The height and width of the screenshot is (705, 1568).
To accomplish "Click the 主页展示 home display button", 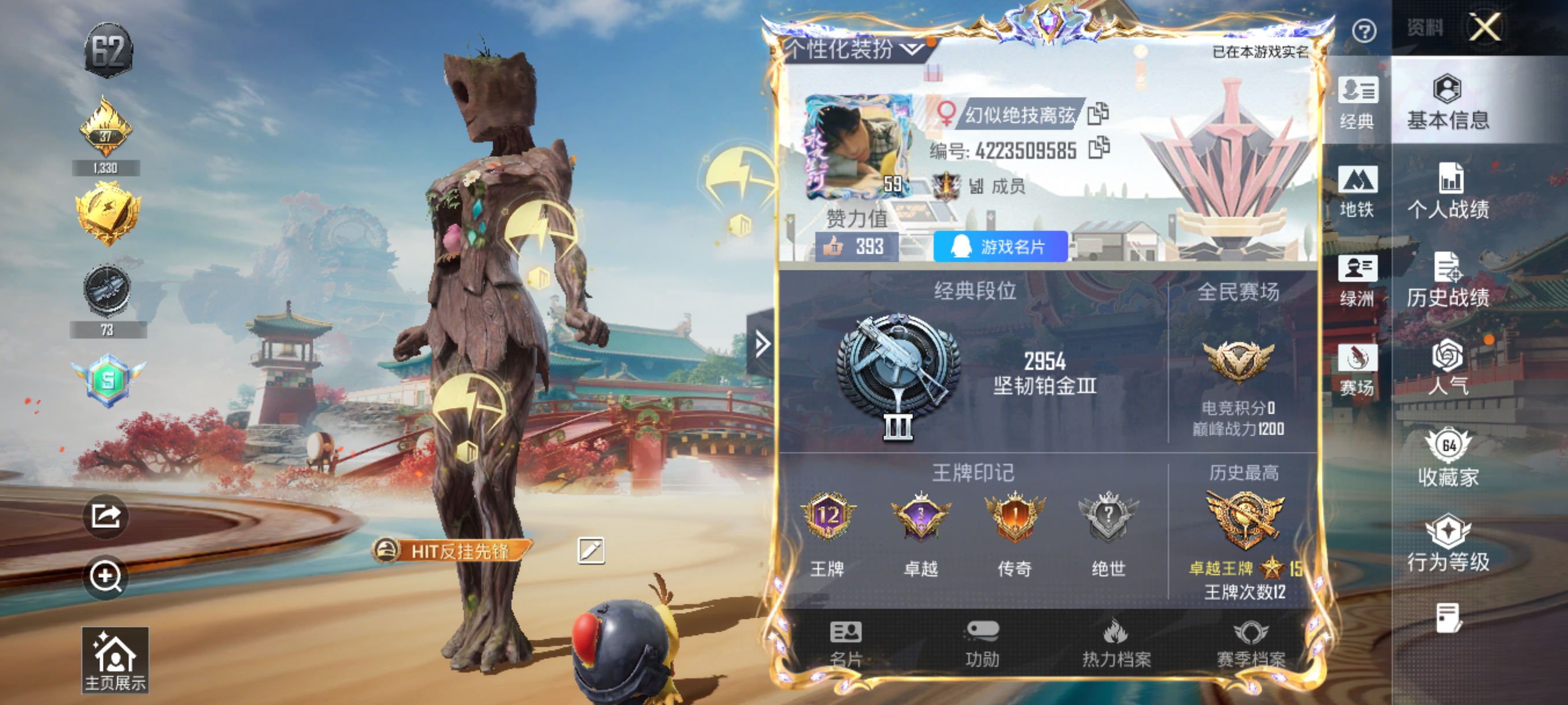I will 115,660.
